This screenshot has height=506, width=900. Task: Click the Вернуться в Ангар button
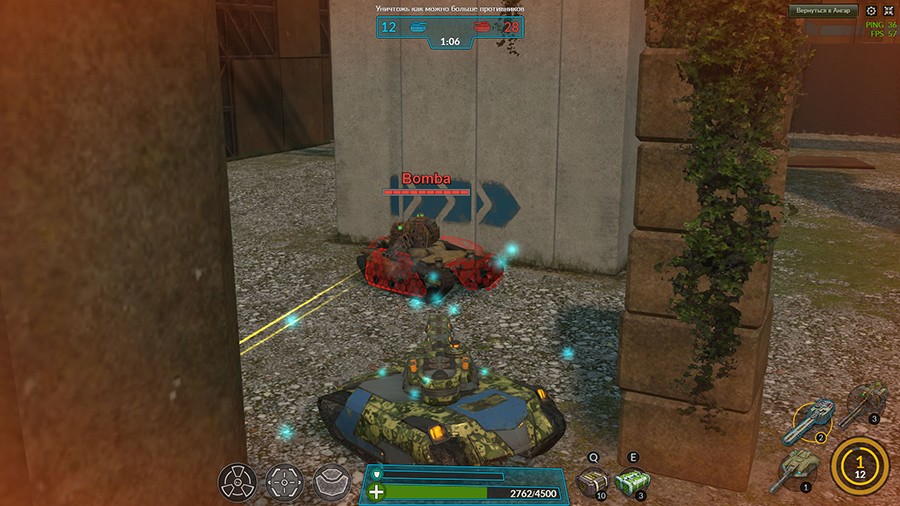point(823,11)
